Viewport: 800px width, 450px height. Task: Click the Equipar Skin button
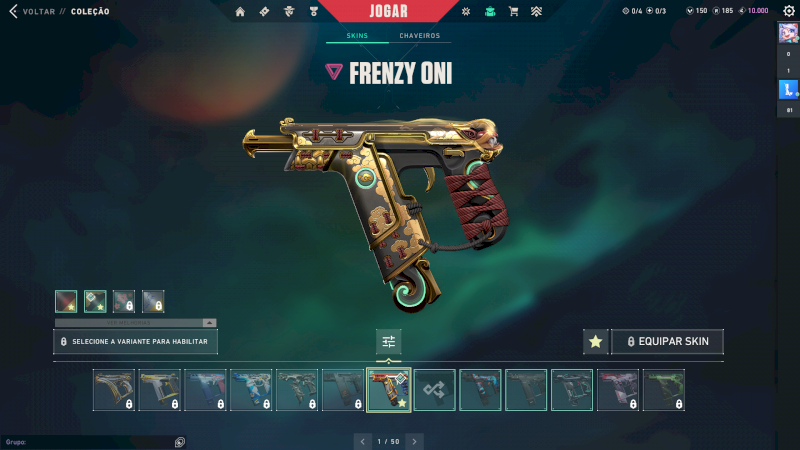667,342
